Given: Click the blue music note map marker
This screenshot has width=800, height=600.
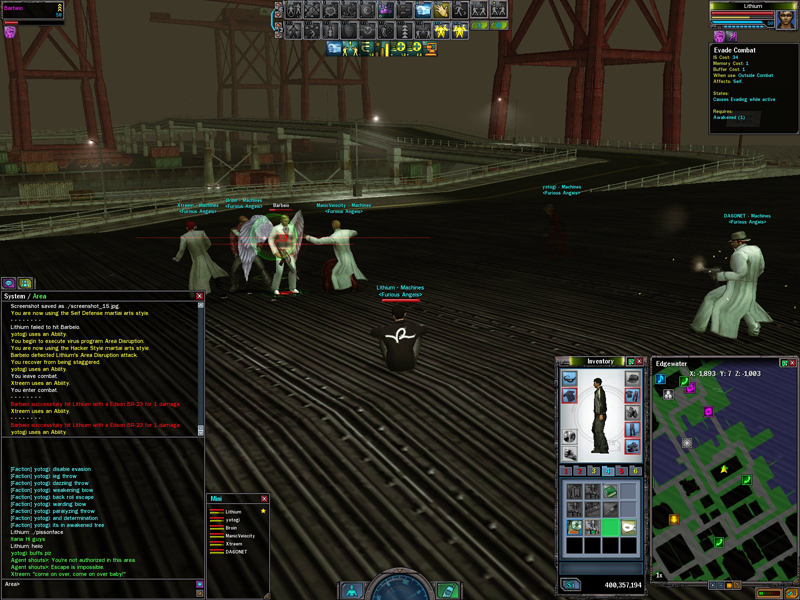Looking at the screenshot, I should [x=662, y=381].
